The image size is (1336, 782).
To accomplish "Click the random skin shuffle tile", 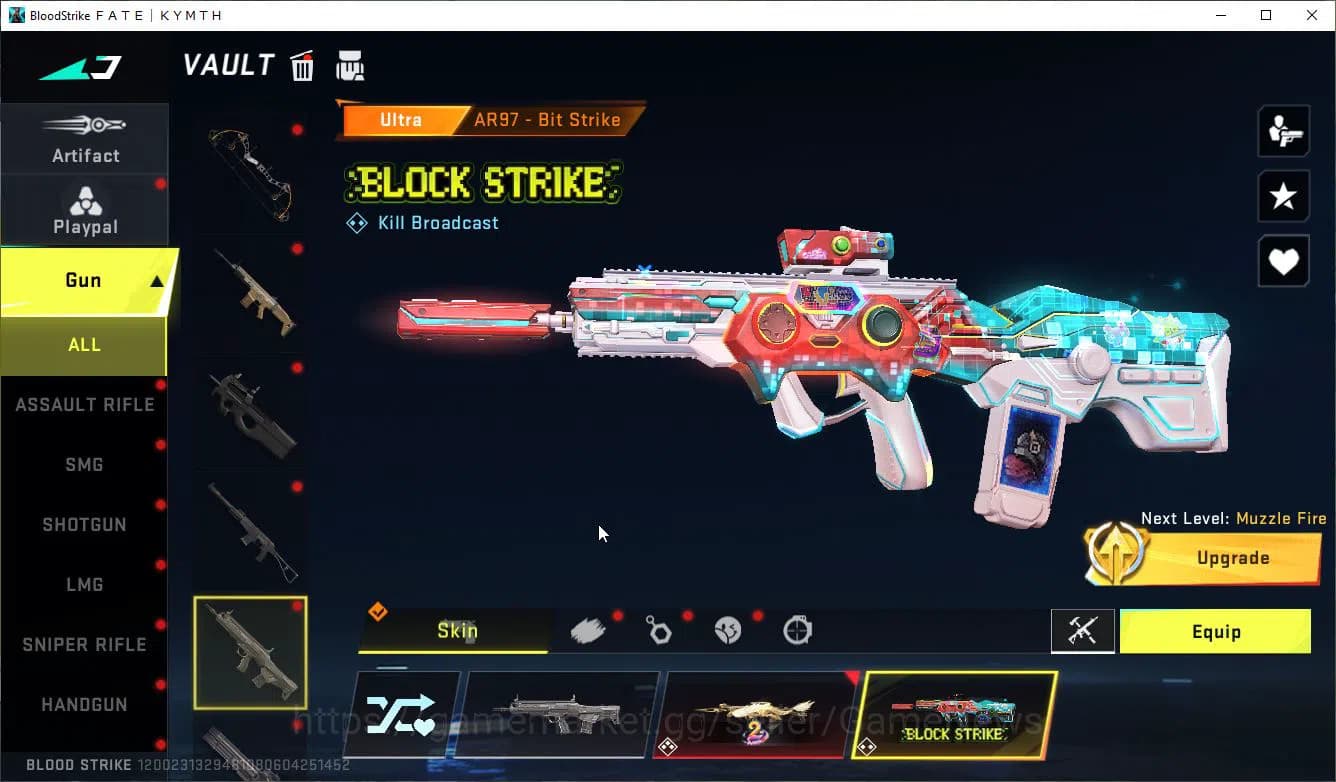I will click(x=403, y=714).
